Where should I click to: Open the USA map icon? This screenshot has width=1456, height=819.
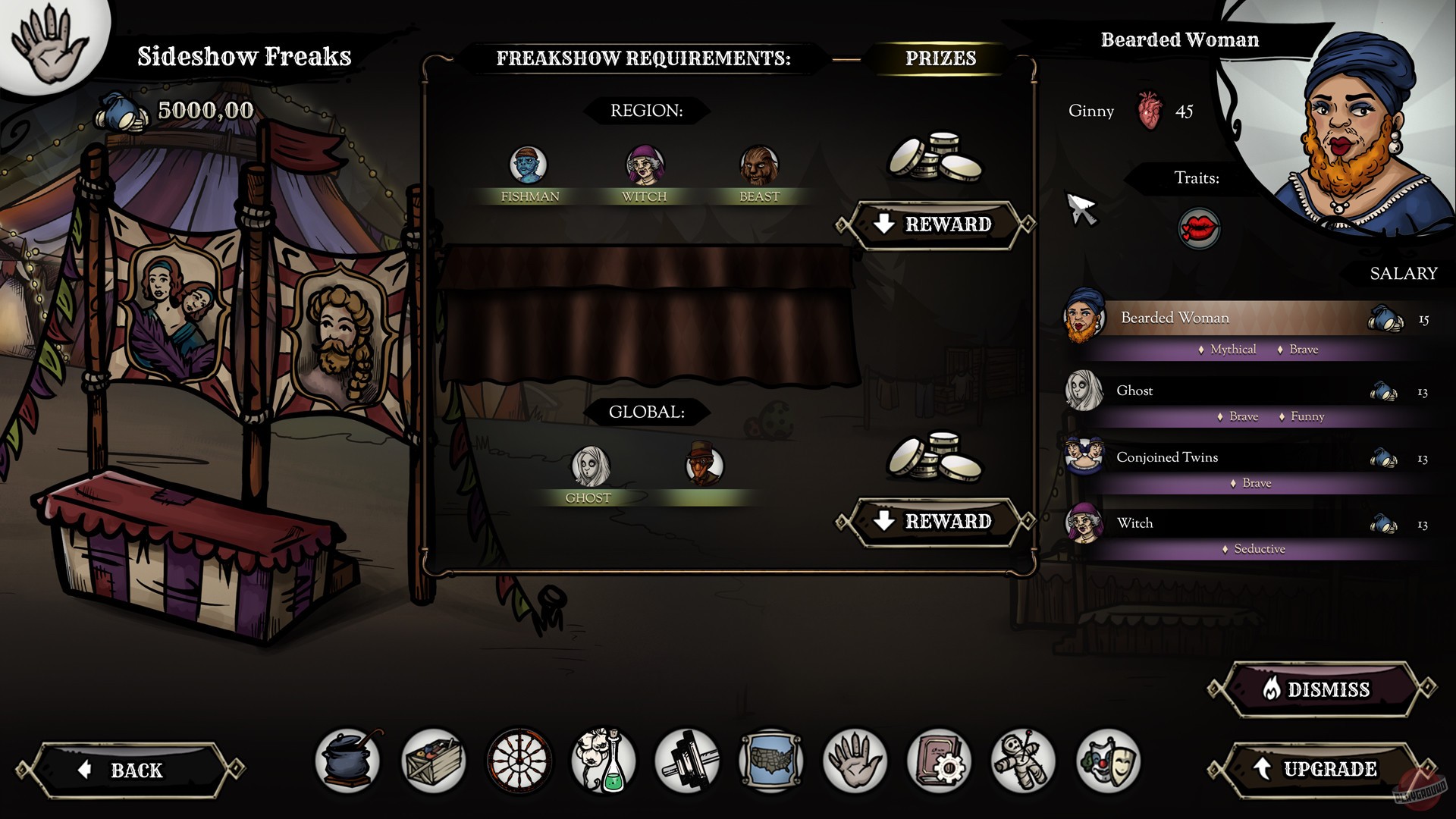tap(770, 762)
